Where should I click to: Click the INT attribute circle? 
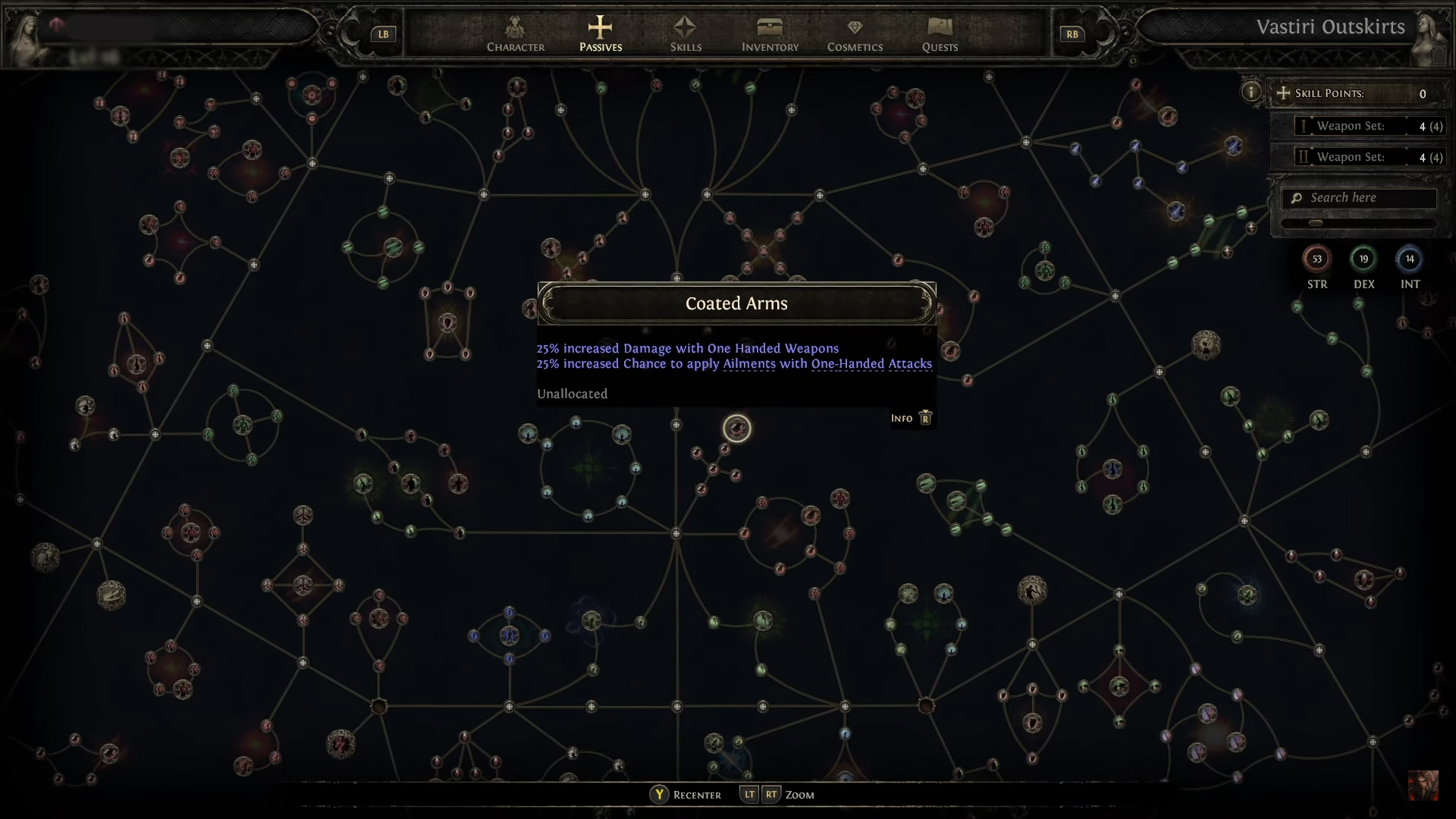[1410, 259]
